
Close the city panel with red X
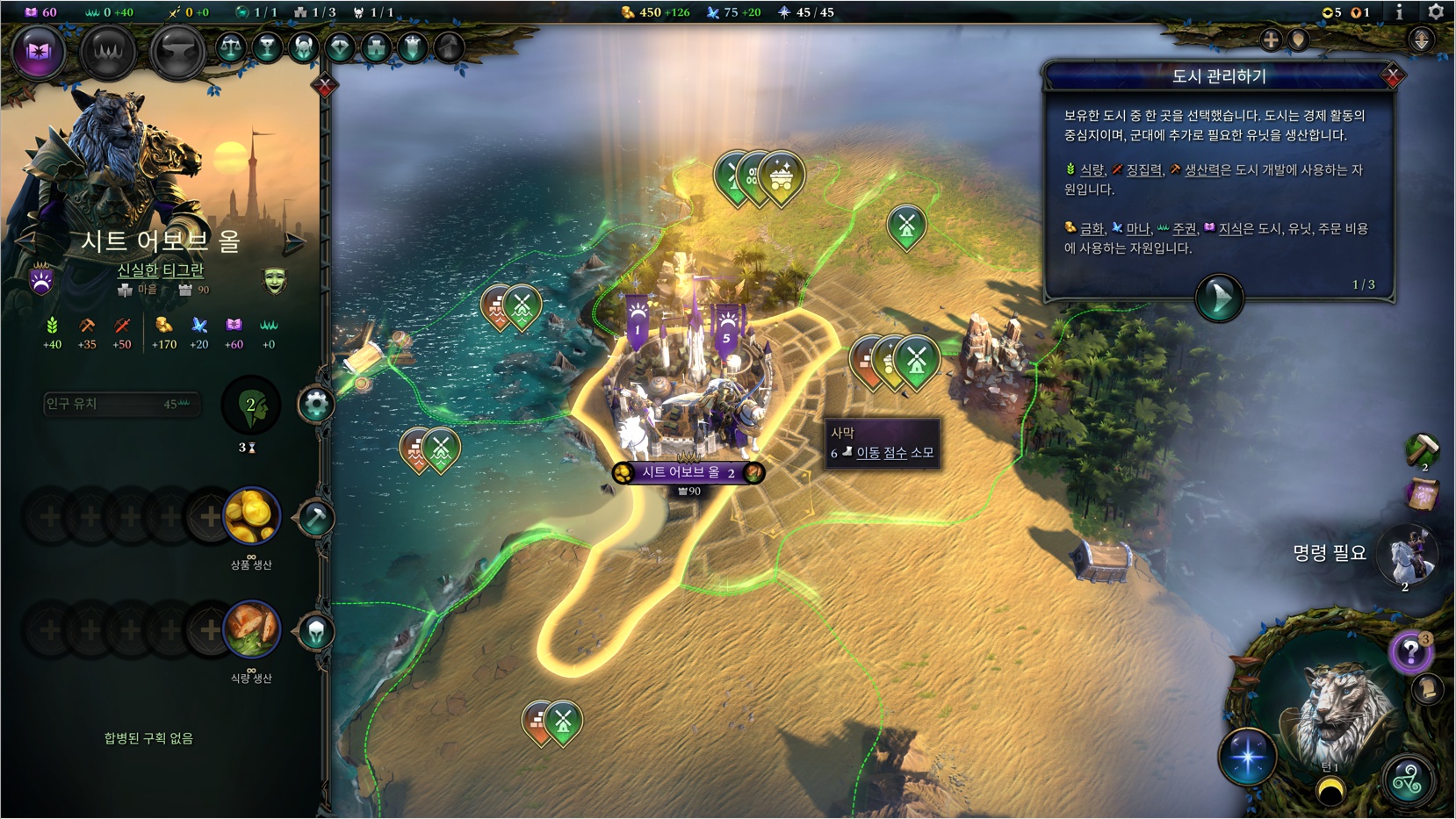pos(325,85)
